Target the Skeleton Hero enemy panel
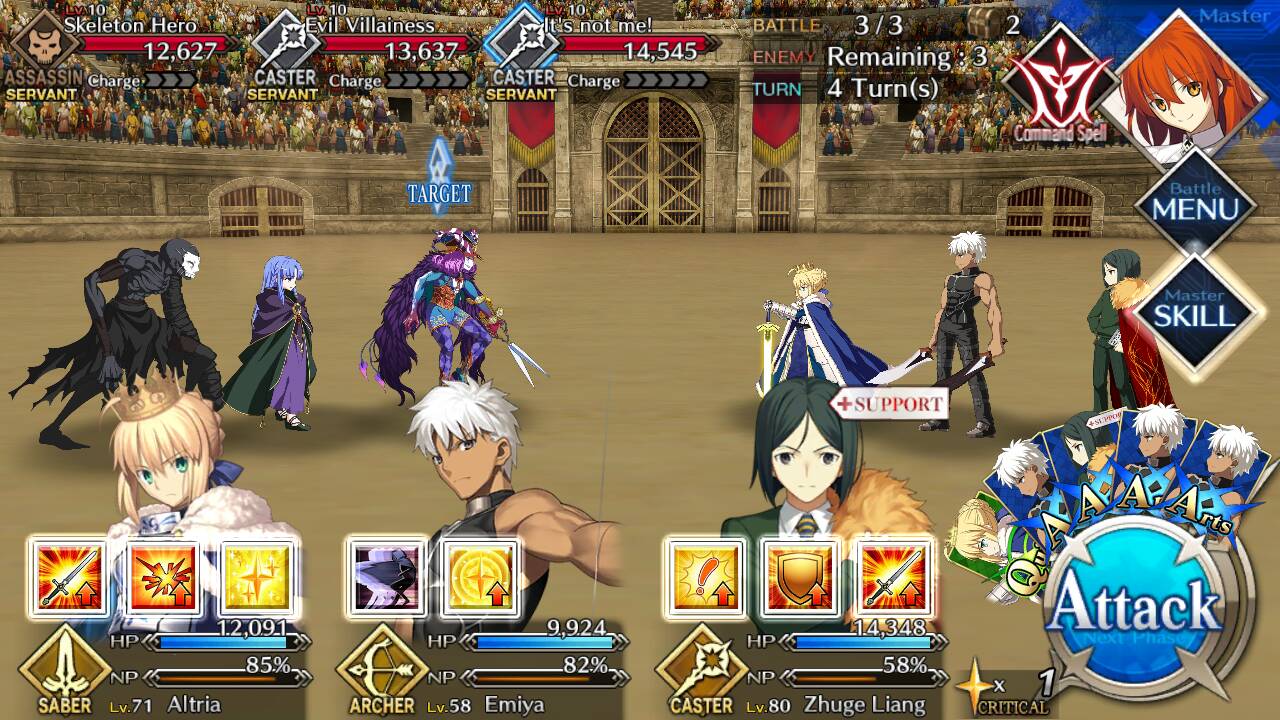 pos(120,50)
